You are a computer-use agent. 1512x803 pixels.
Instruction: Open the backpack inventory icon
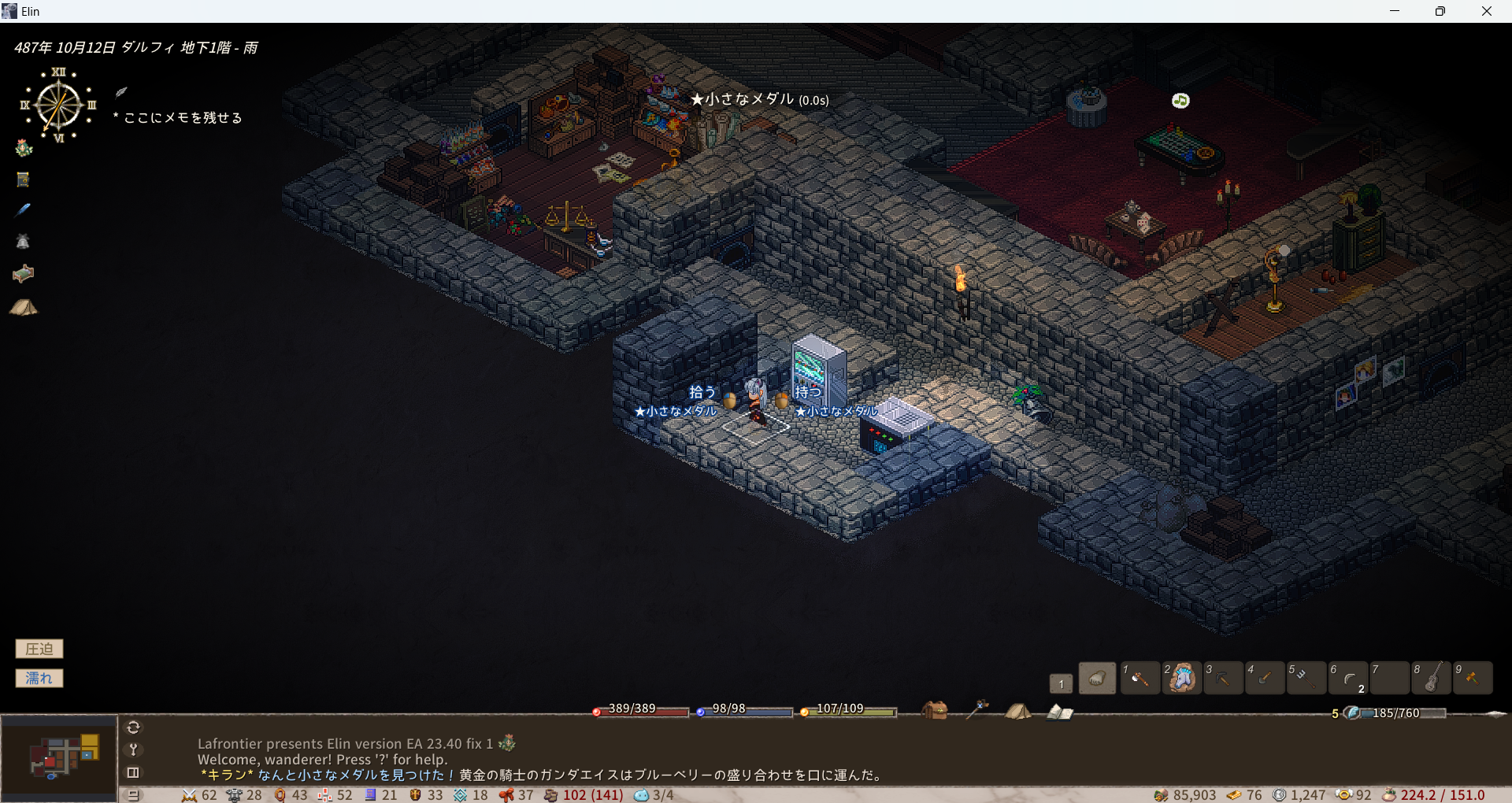(935, 711)
